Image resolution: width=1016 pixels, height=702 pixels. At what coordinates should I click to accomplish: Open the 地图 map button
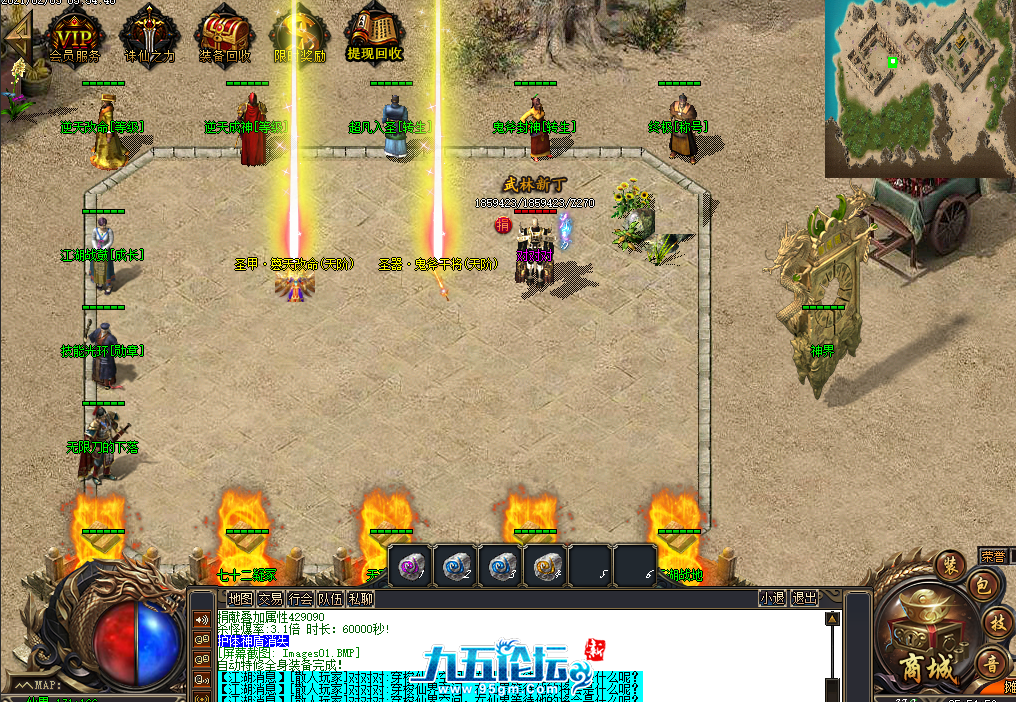coord(240,598)
